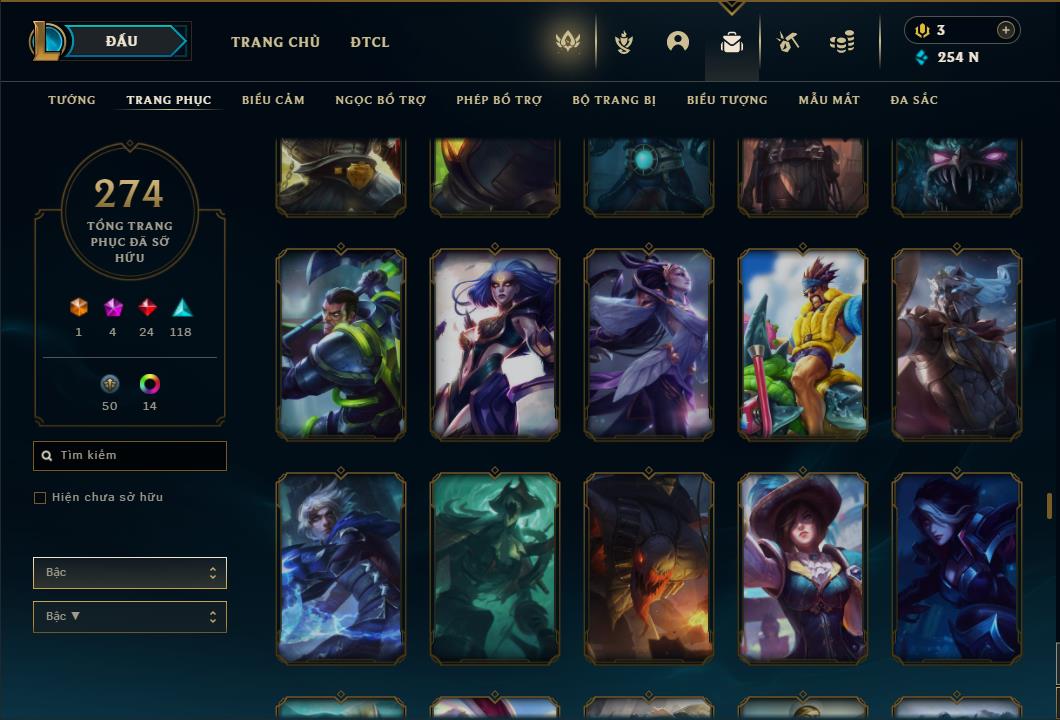Click the ĐẤU play button
Image resolution: width=1060 pixels, height=720 pixels.
[x=122, y=41]
